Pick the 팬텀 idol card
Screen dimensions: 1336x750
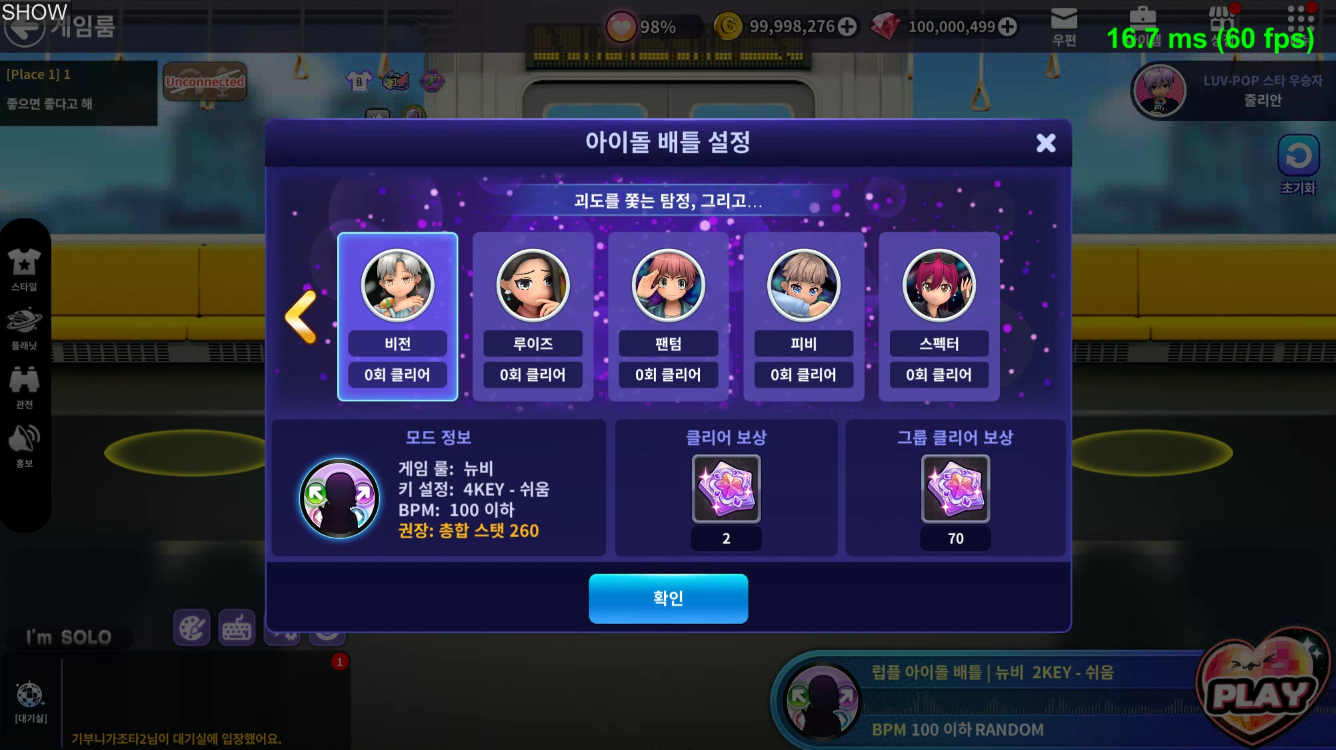point(668,316)
